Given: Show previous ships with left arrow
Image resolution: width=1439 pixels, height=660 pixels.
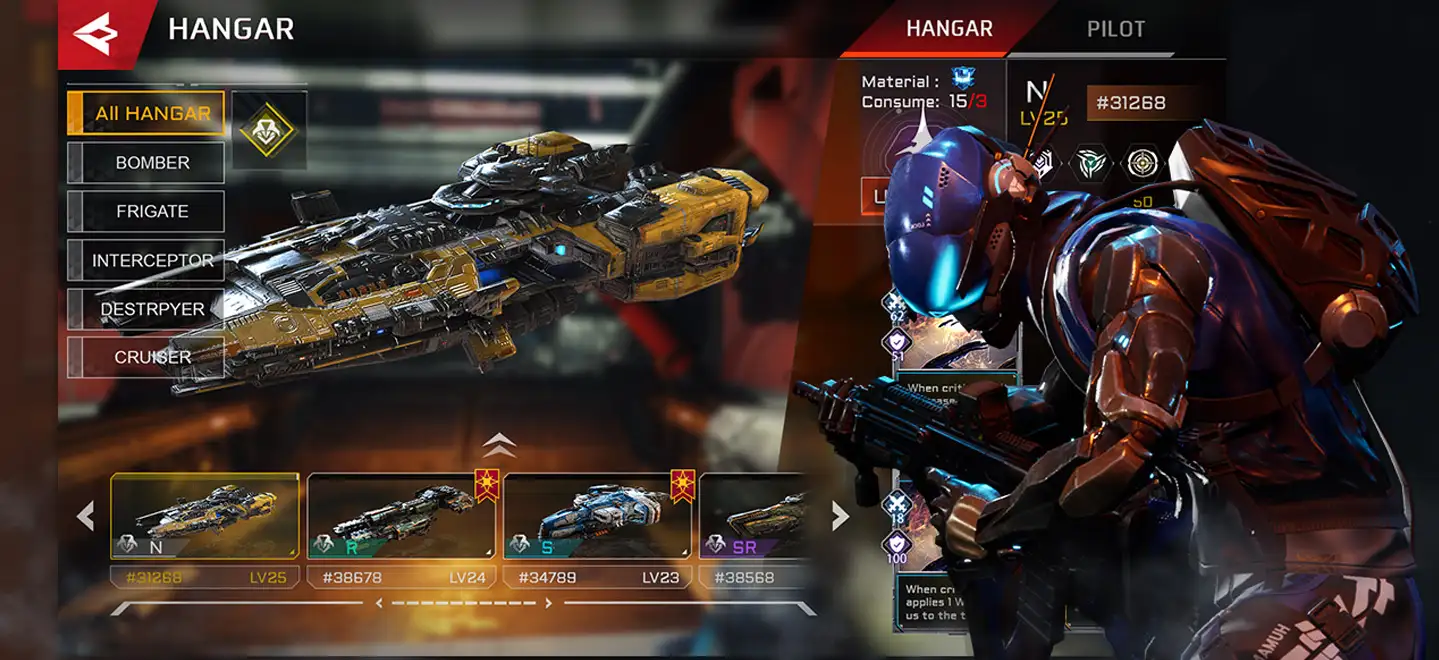Looking at the screenshot, I should (86, 516).
